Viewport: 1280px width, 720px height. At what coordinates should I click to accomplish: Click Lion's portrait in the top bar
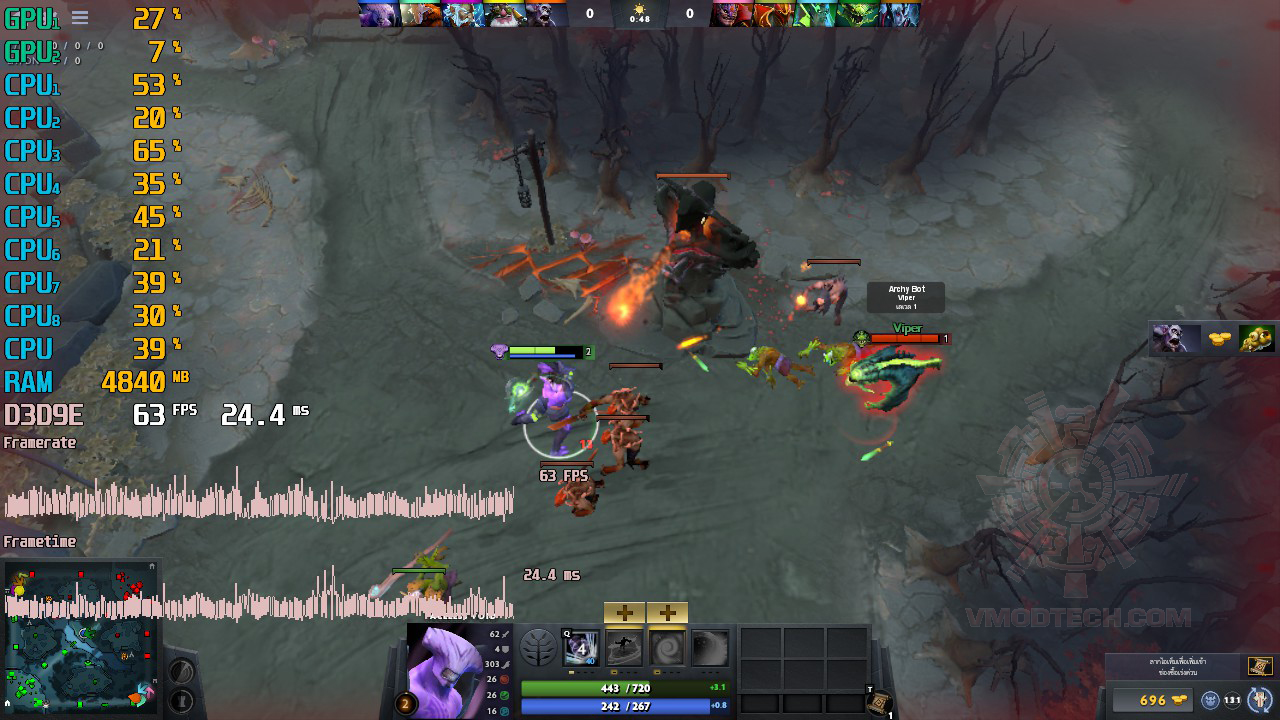point(731,14)
